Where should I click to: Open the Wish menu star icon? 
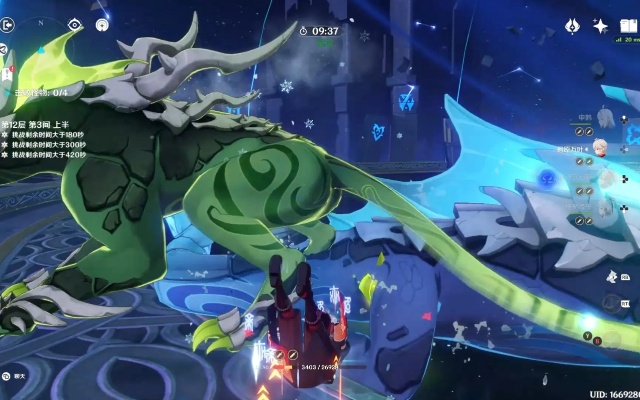pos(601,26)
